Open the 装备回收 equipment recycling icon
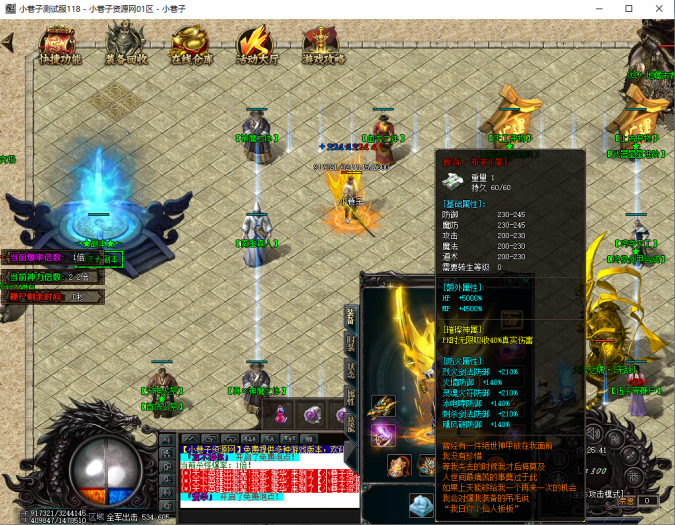Screen dimensions: 675x525 coord(126,47)
